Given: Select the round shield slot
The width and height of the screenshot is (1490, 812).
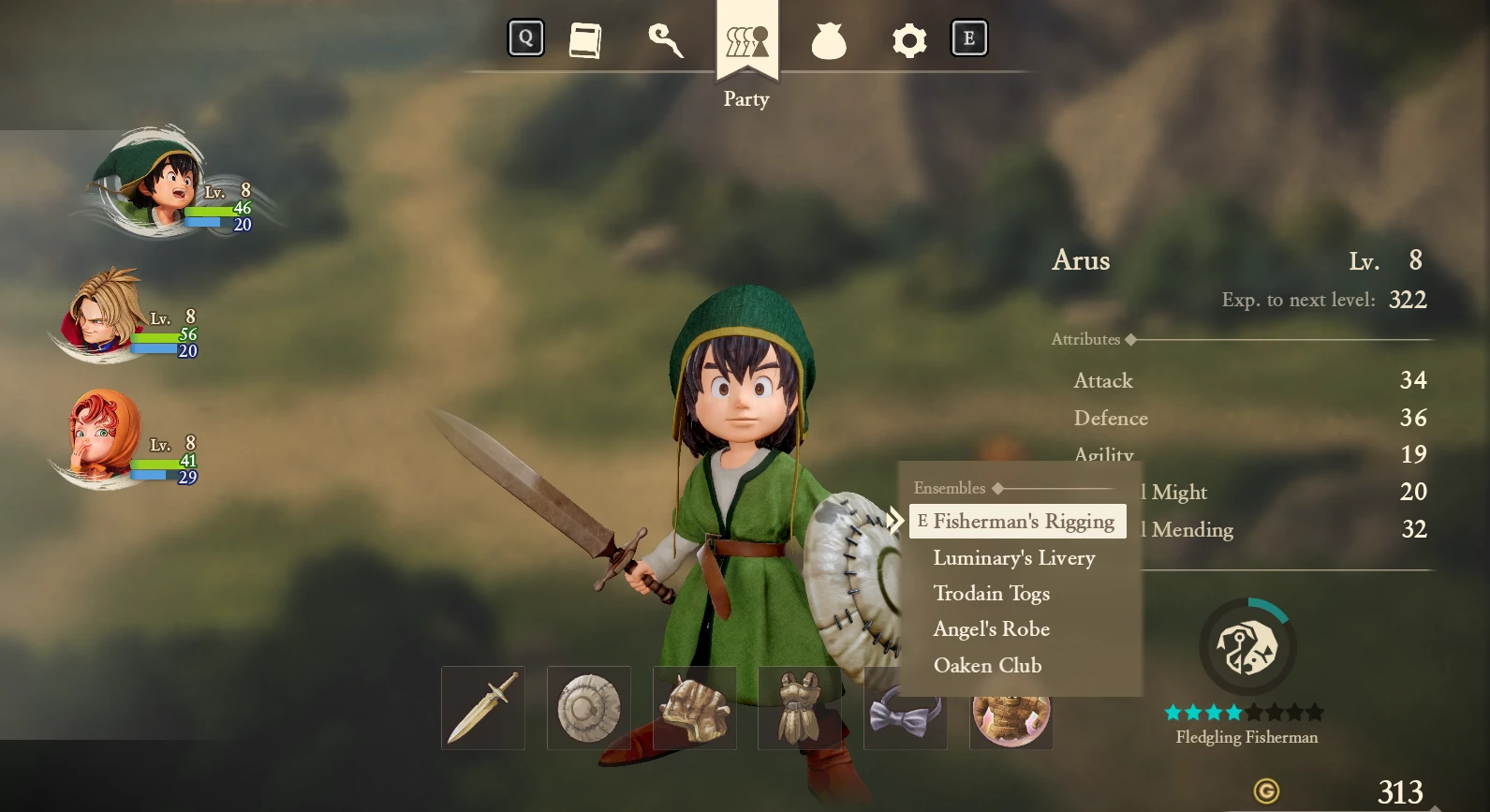Looking at the screenshot, I should pyautogui.click(x=589, y=708).
